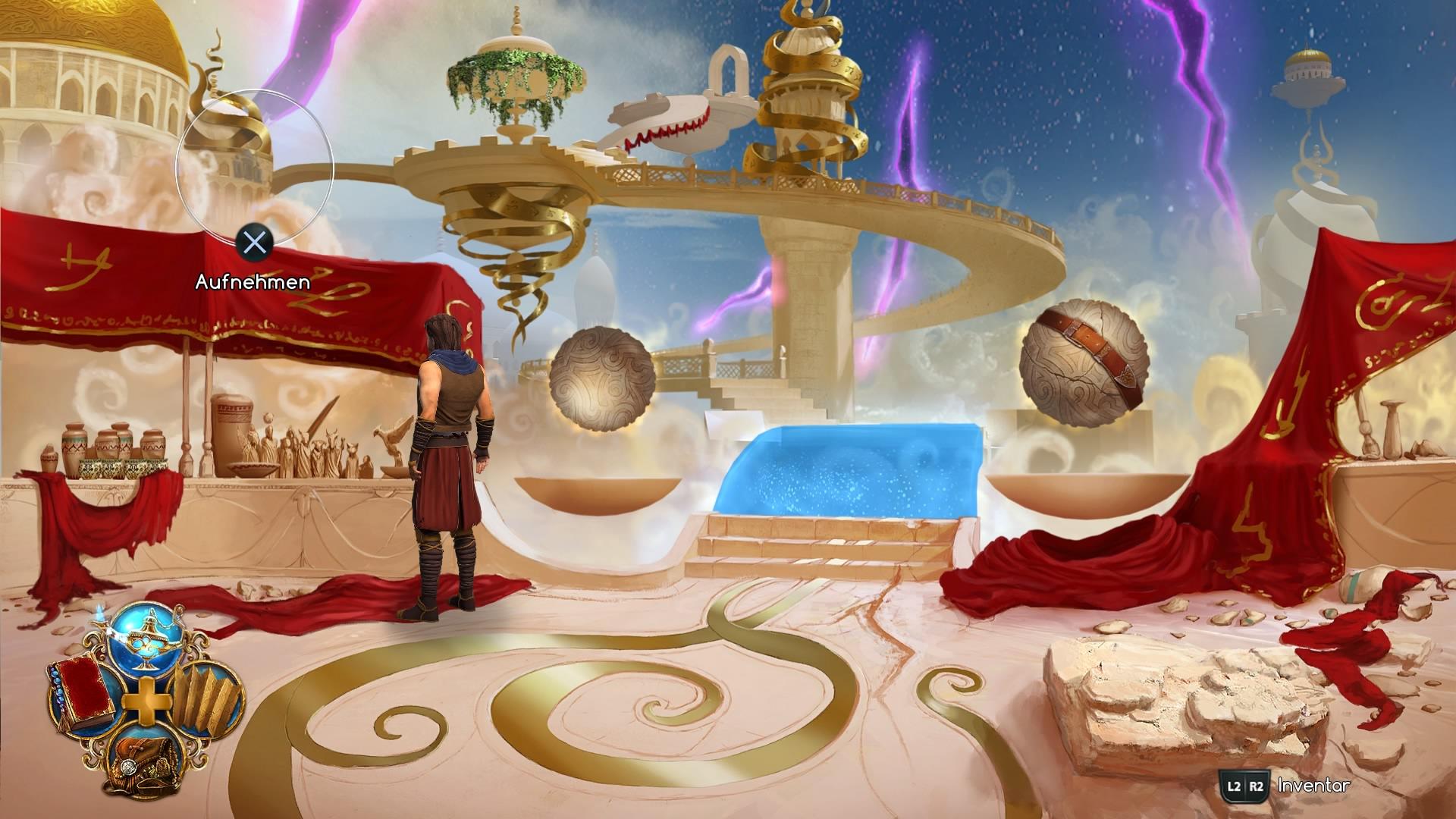Click the golden plus in the HUD emblem
The width and height of the screenshot is (1456, 819).
146,701
